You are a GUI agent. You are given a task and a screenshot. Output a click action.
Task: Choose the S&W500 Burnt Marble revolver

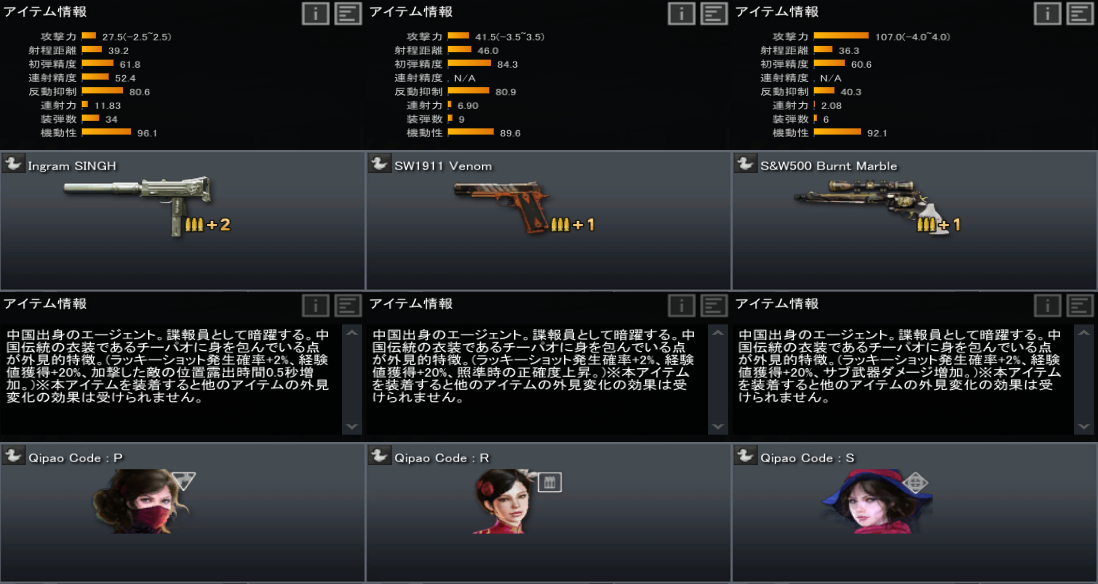914,221
